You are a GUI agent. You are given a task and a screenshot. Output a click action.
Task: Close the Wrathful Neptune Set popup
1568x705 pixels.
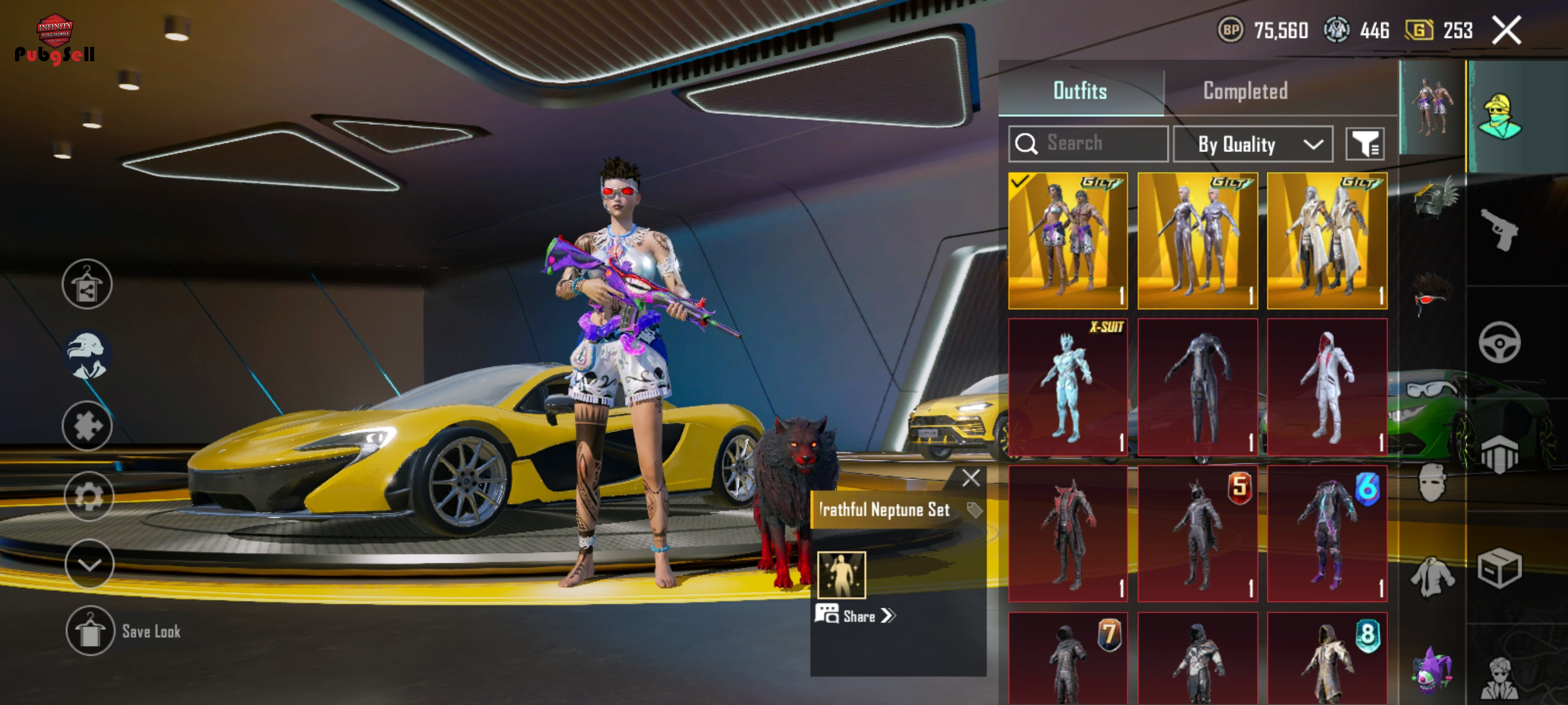click(x=971, y=478)
